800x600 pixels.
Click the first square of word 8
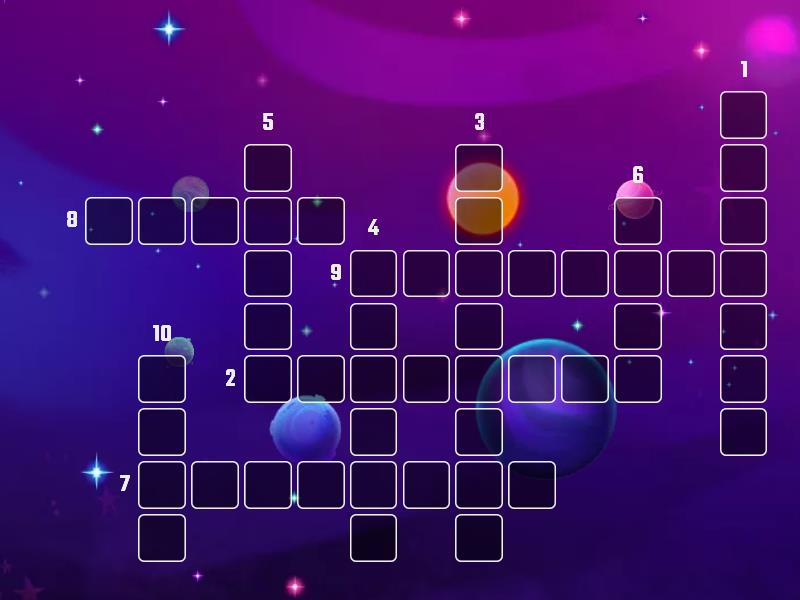109,221
